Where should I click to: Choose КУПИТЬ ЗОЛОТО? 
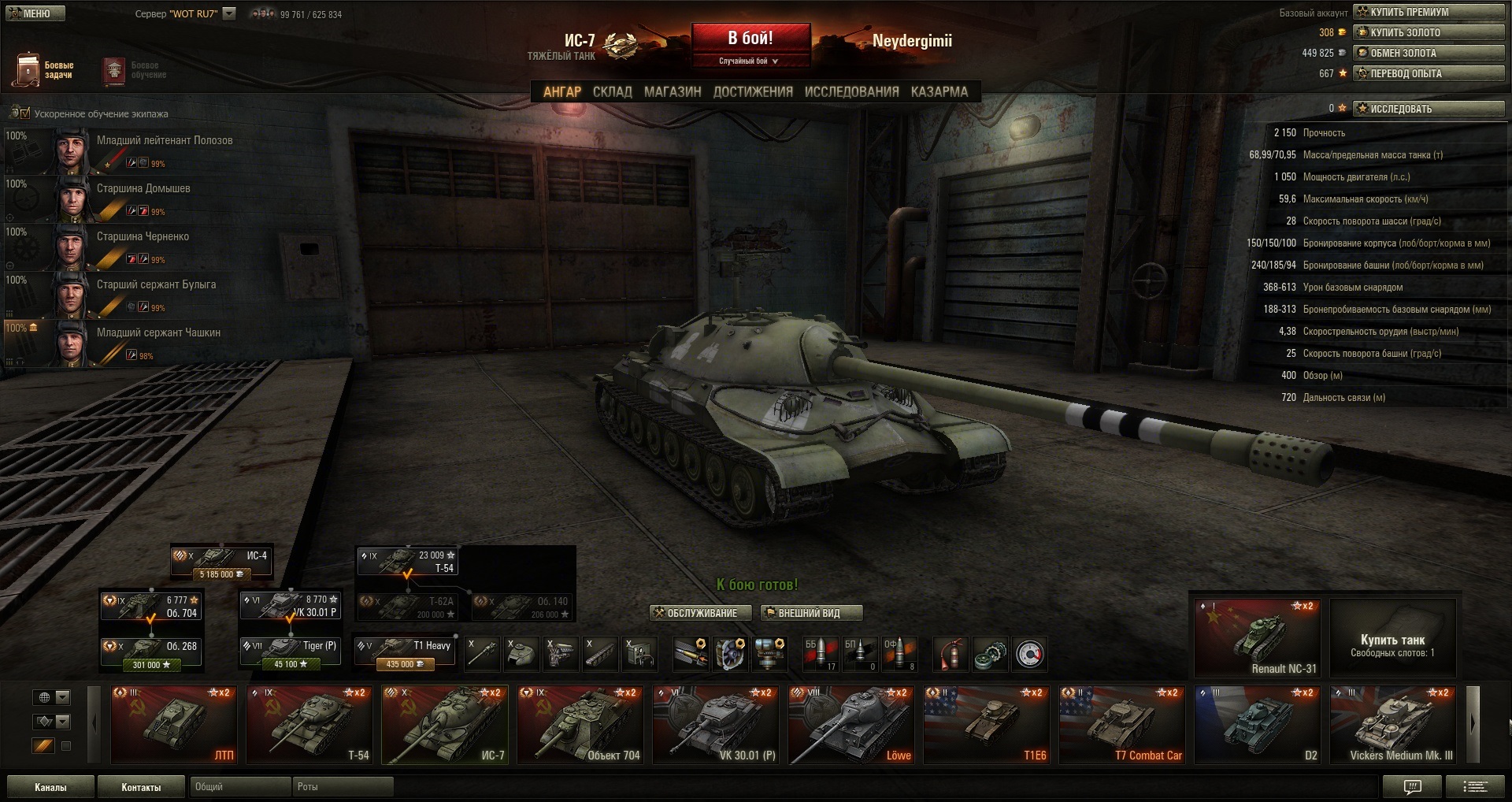coord(1429,32)
